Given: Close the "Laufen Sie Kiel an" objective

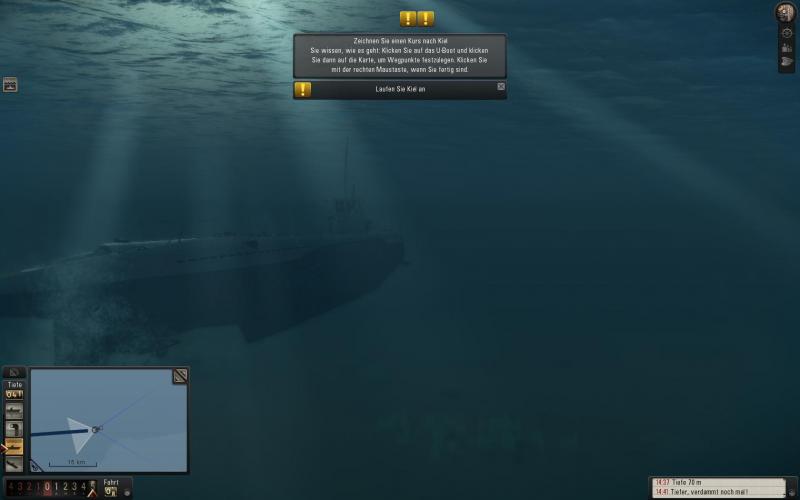Looking at the screenshot, I should [501, 87].
